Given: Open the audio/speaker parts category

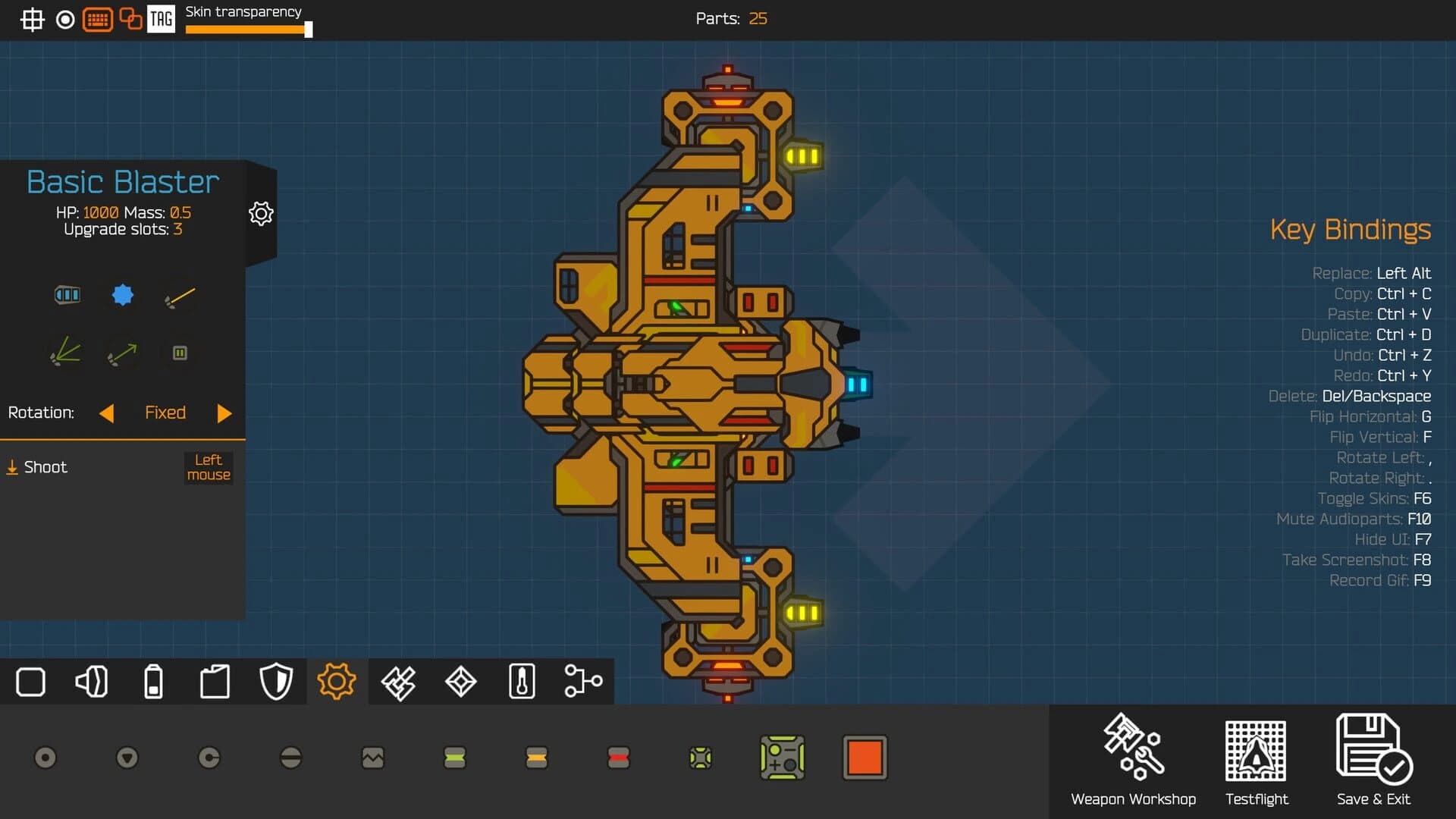Looking at the screenshot, I should click(92, 681).
